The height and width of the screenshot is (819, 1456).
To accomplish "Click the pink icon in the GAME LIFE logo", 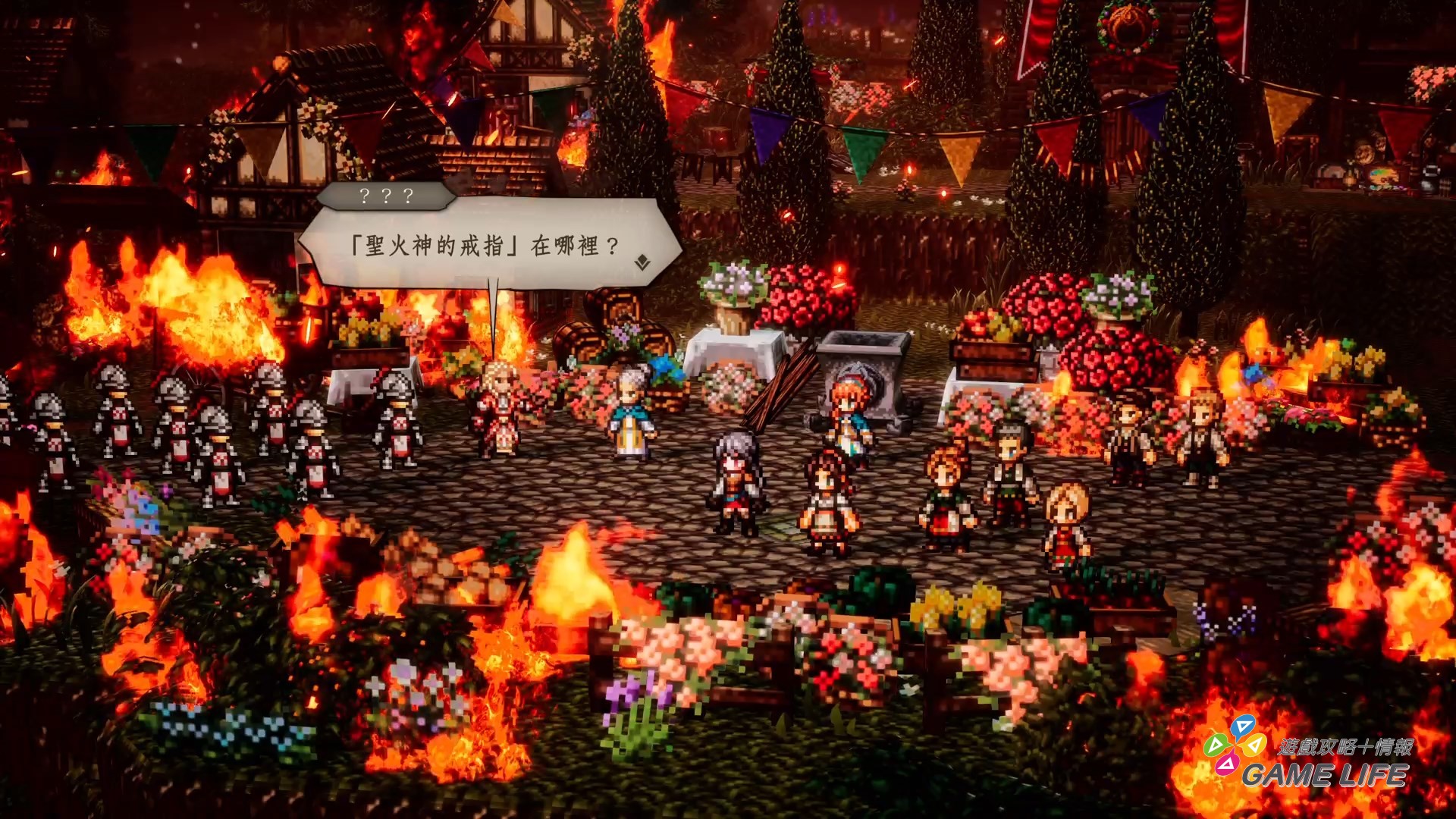I will coord(1228,764).
